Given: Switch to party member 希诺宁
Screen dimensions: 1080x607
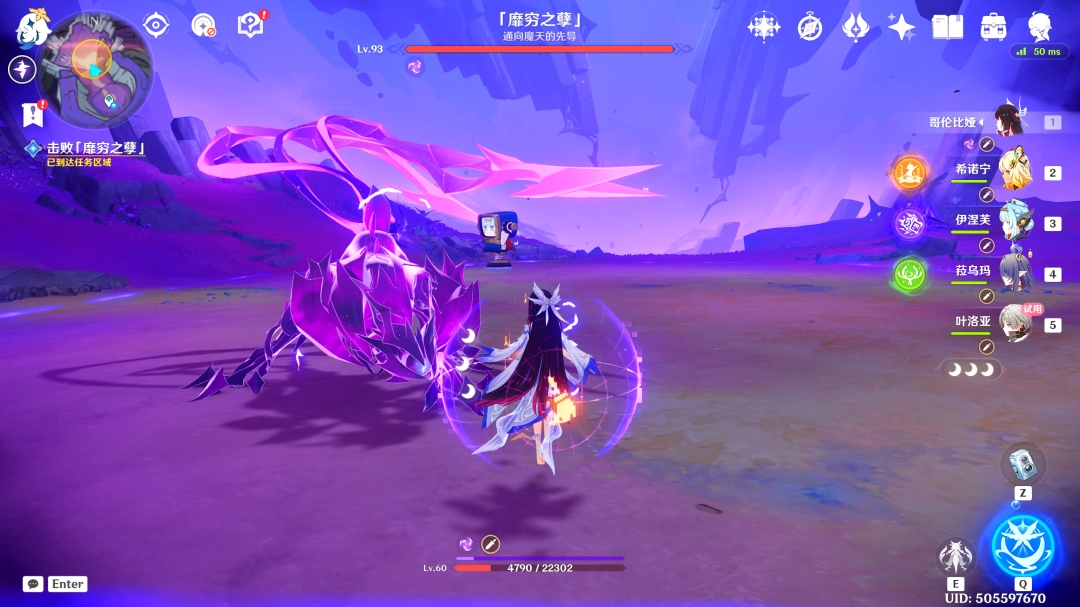Looking at the screenshot, I should (x=1014, y=172).
